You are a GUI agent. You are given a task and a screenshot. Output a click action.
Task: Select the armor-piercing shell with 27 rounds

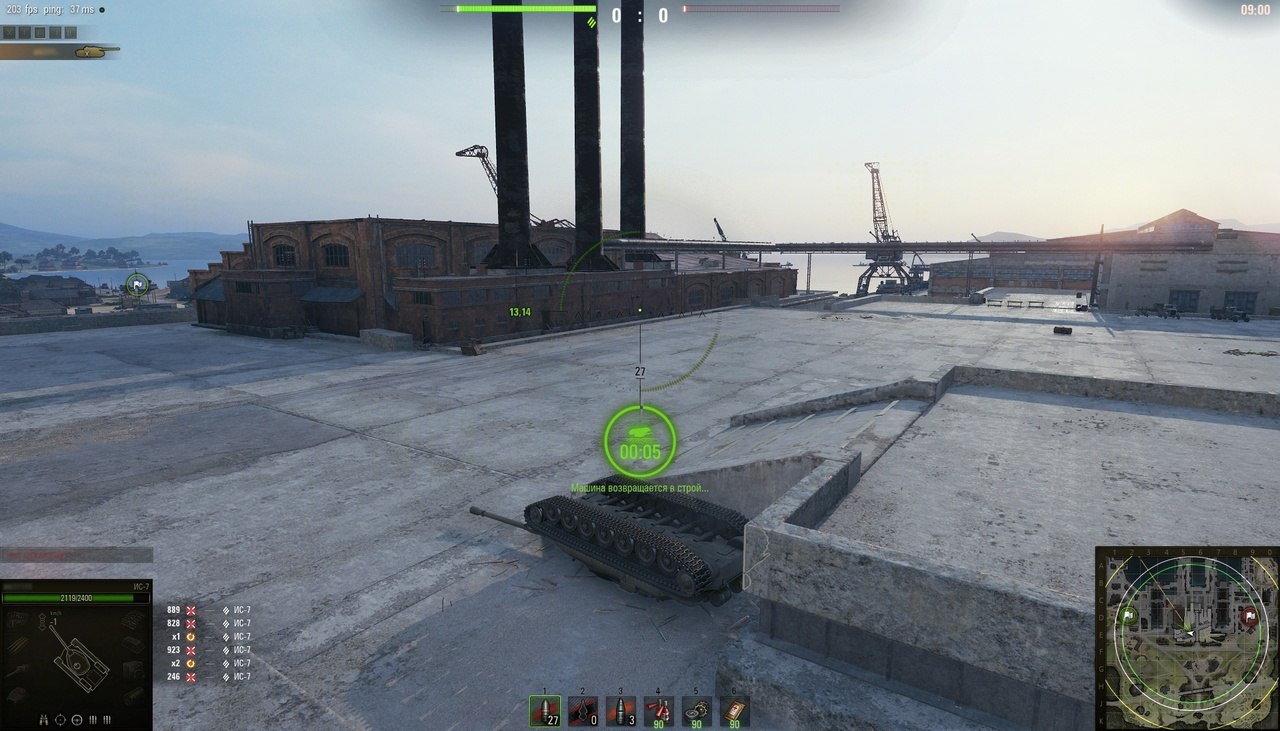point(545,711)
